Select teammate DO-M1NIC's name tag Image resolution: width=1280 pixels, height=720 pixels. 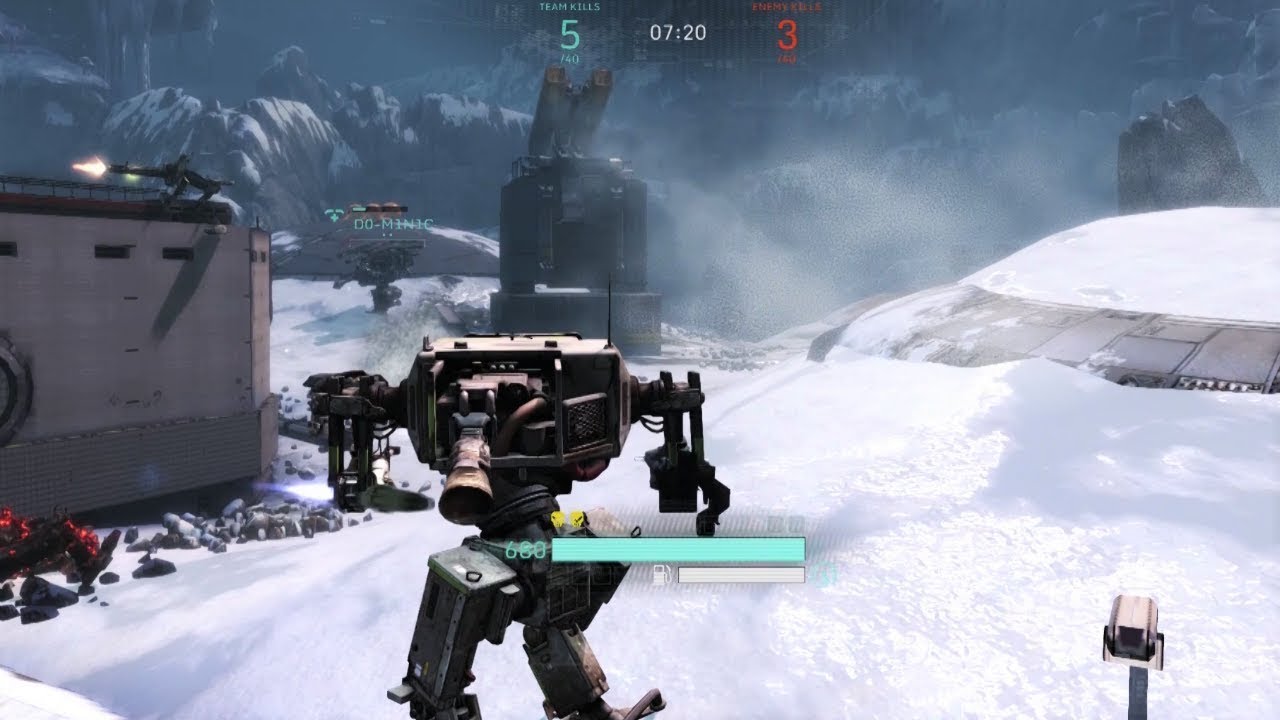coord(393,225)
